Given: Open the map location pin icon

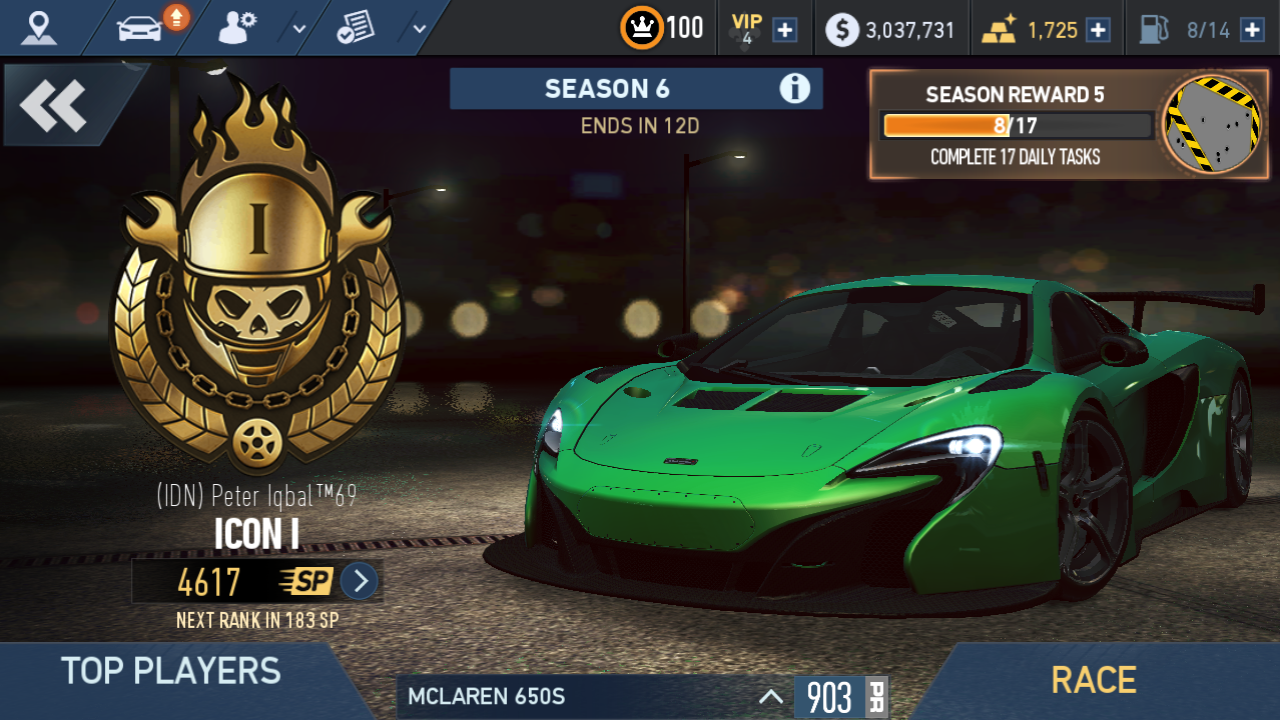Looking at the screenshot, I should tap(40, 28).
